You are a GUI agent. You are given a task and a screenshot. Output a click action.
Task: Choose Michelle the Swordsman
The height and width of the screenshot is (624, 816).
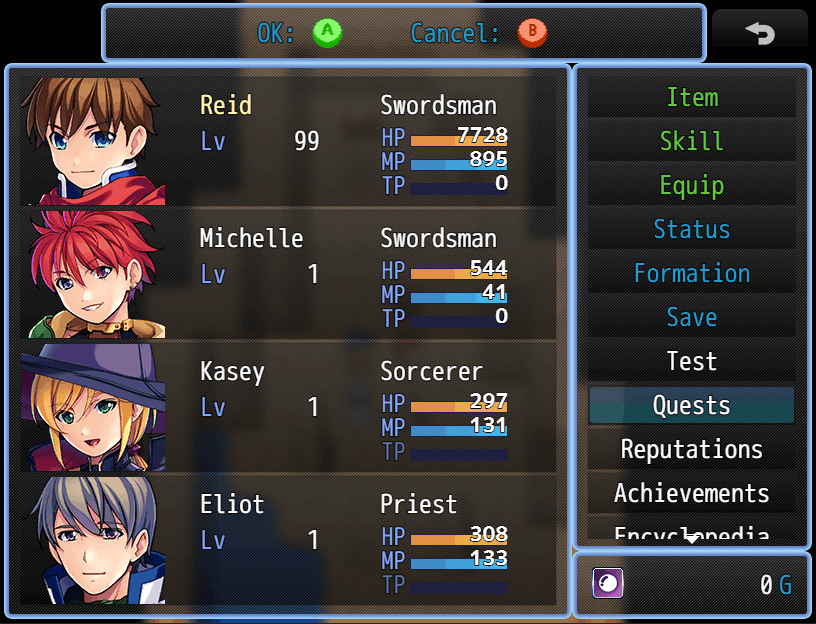(288, 273)
